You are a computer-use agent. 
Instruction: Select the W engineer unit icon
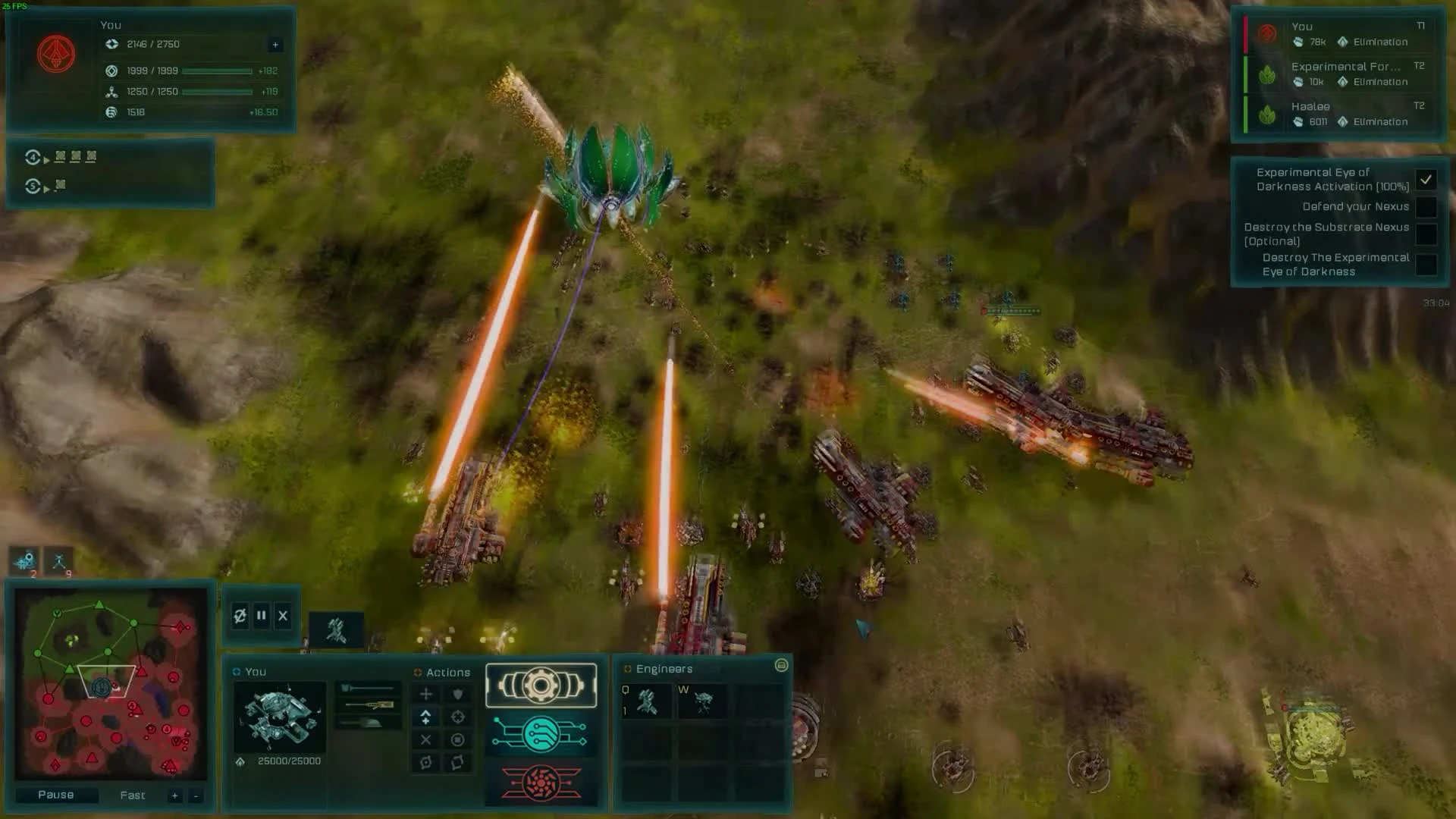704,700
